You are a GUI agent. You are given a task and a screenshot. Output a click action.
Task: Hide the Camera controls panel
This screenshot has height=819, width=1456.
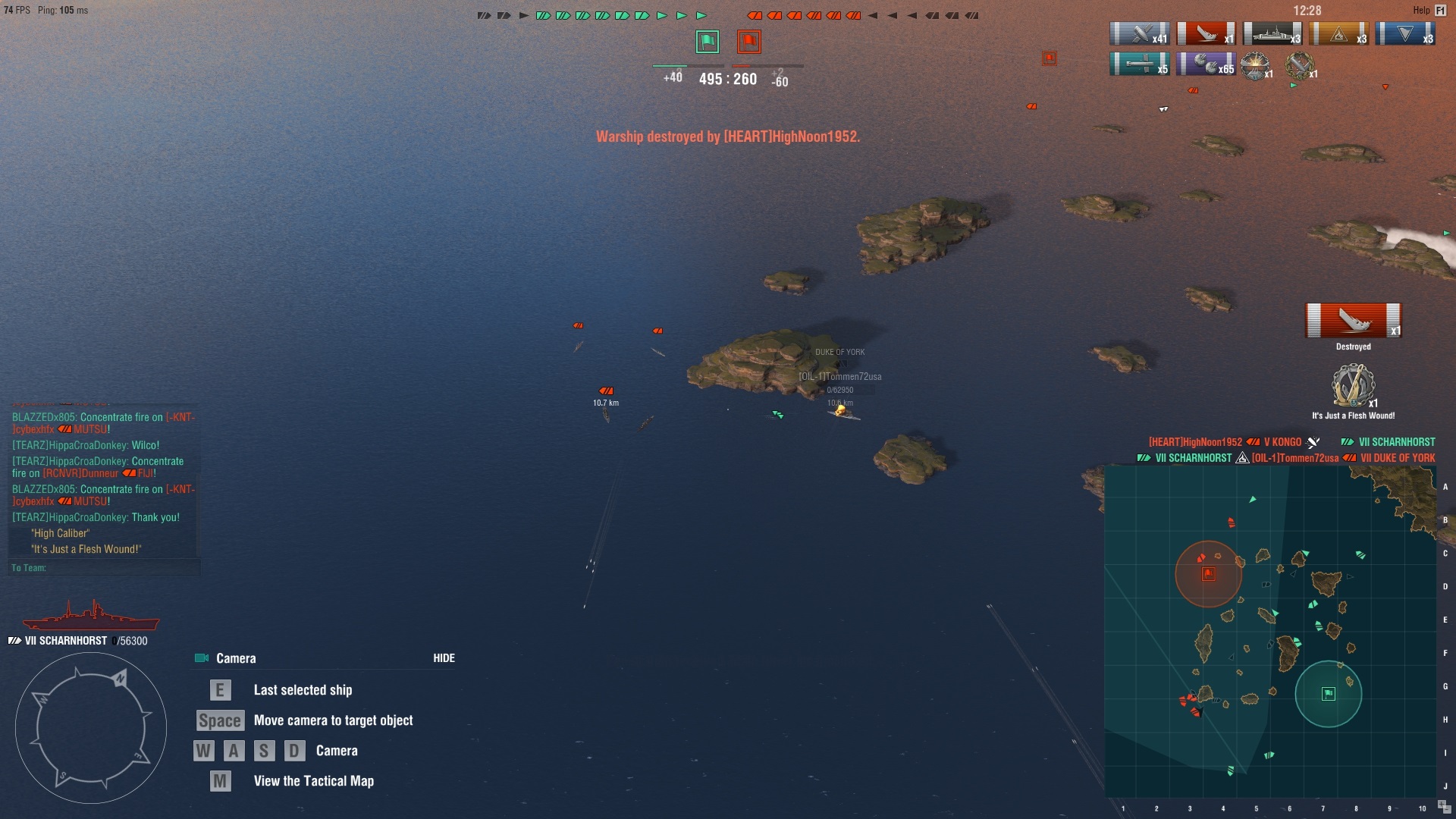(444, 658)
